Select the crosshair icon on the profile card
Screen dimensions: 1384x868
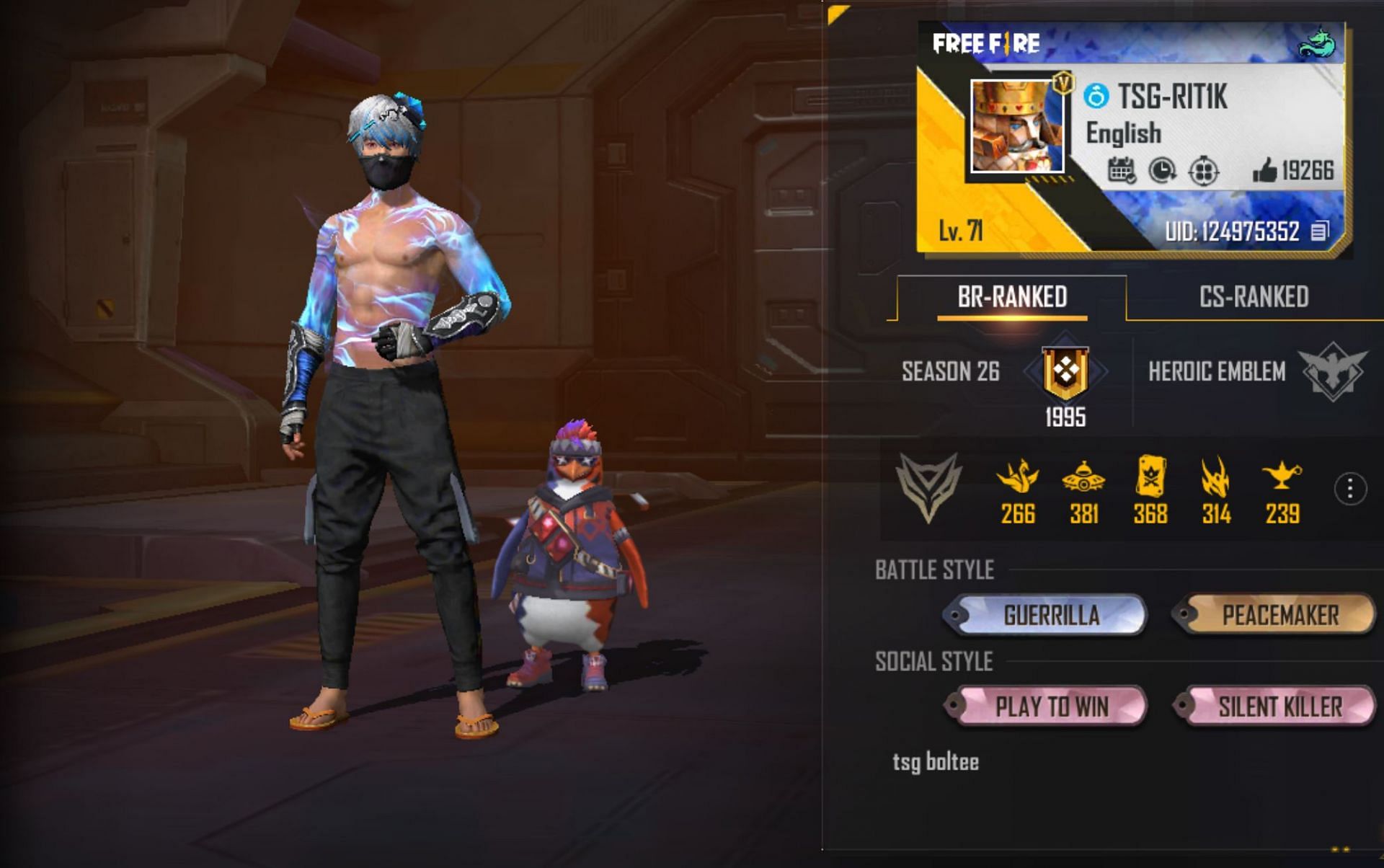pyautogui.click(x=1203, y=172)
